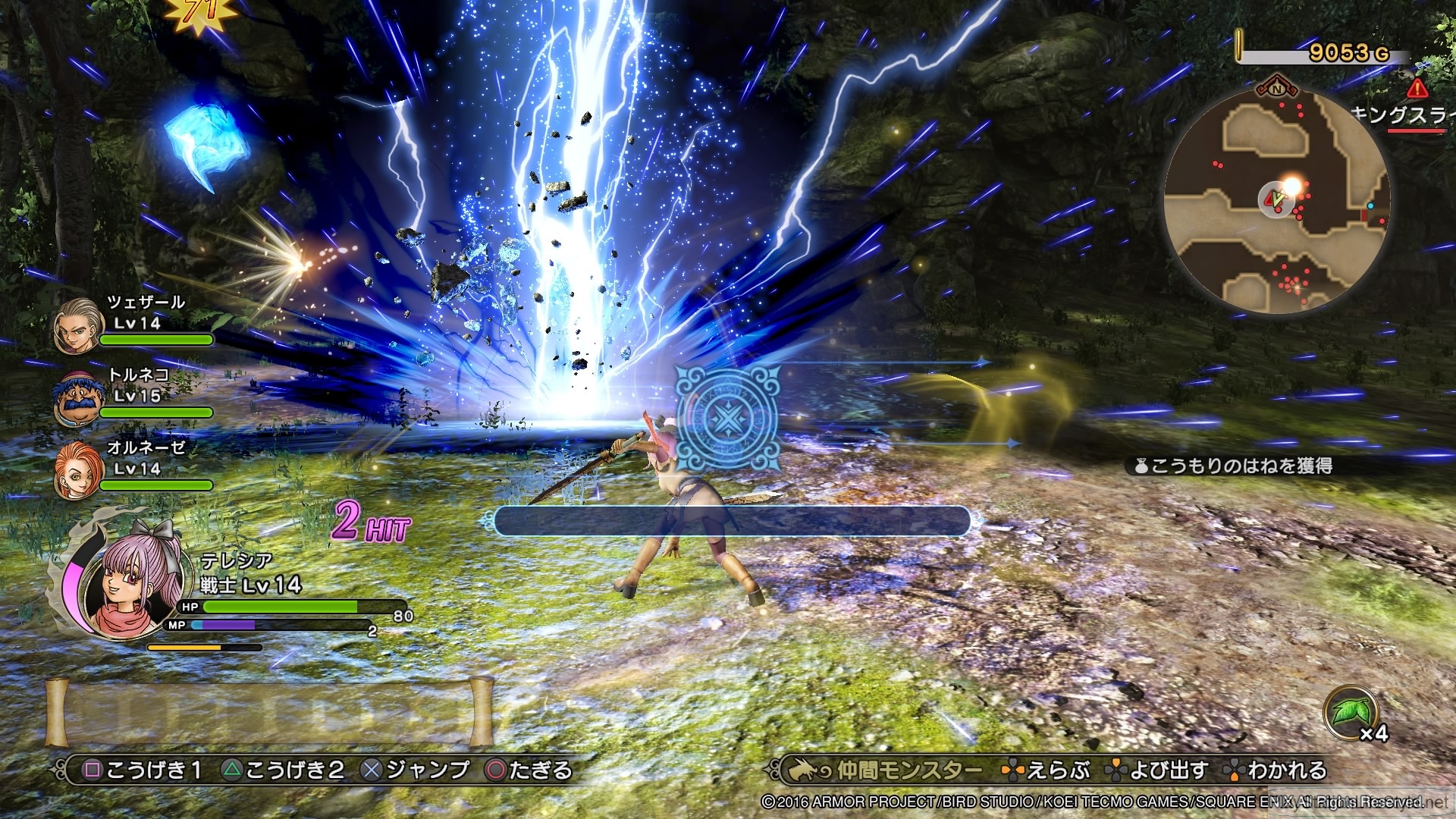Use the healing leaf item icon

click(1351, 713)
